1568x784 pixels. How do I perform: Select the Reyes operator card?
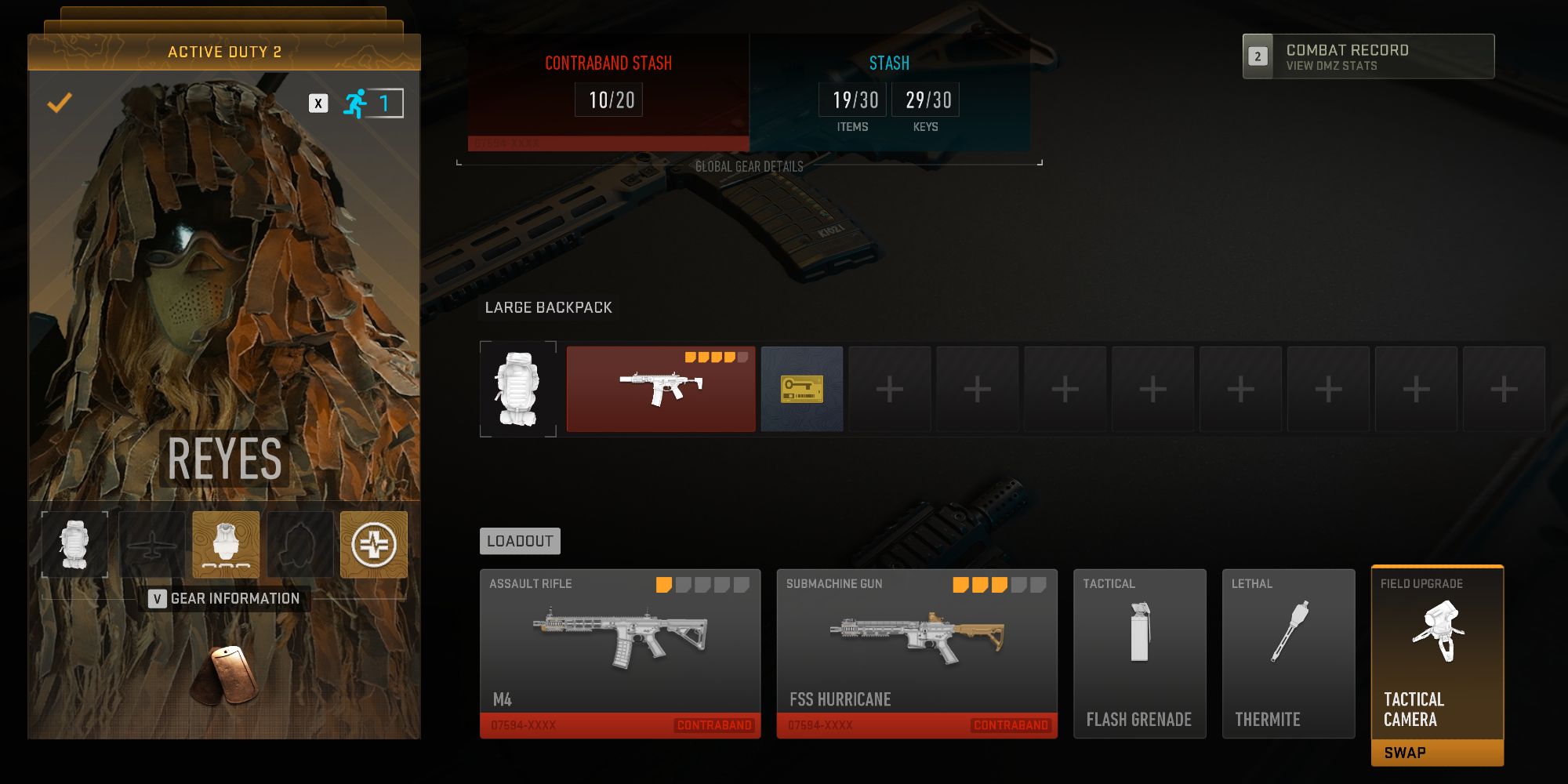coord(224,314)
